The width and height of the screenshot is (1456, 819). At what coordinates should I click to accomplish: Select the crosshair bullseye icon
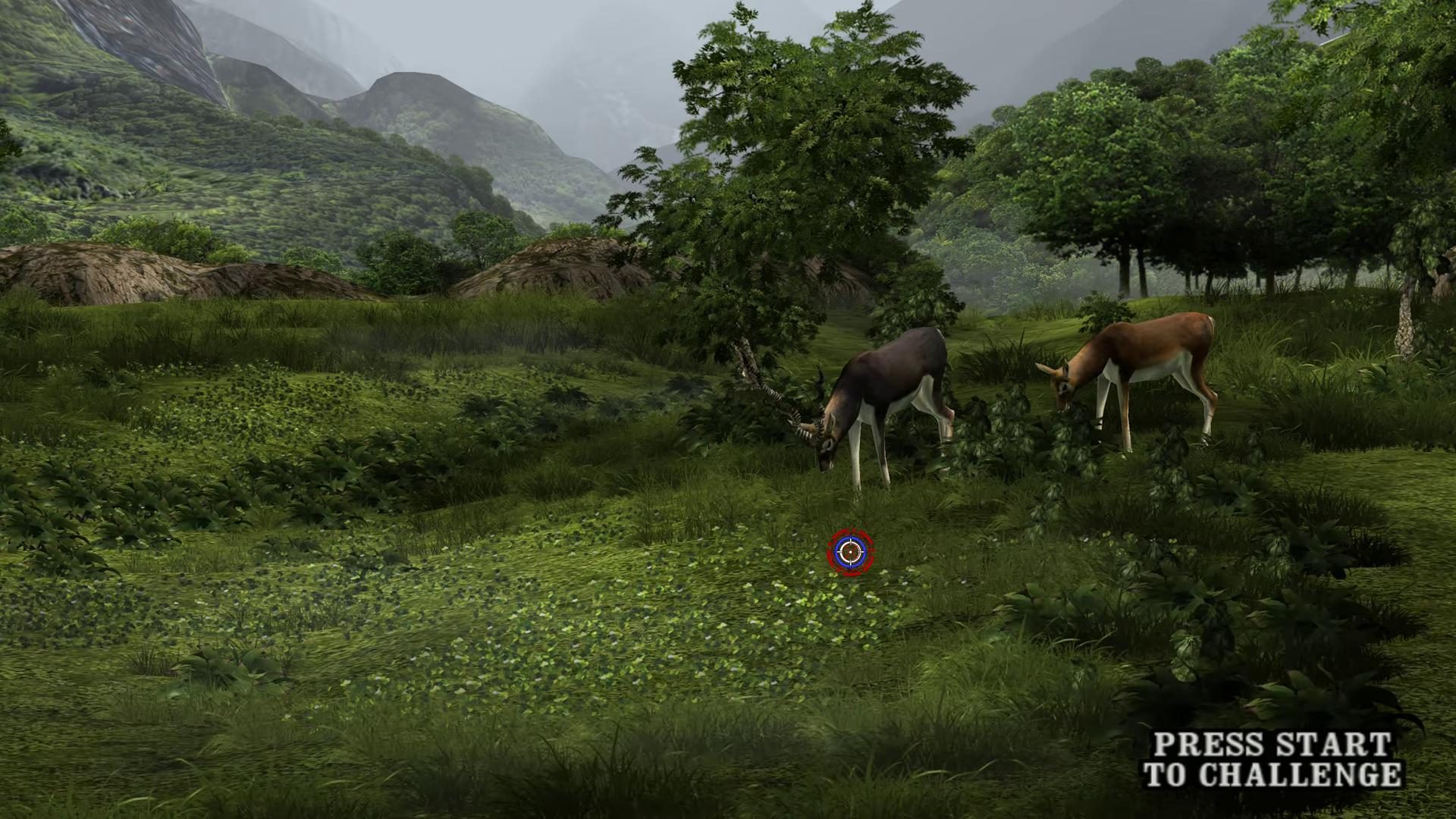[x=852, y=551]
